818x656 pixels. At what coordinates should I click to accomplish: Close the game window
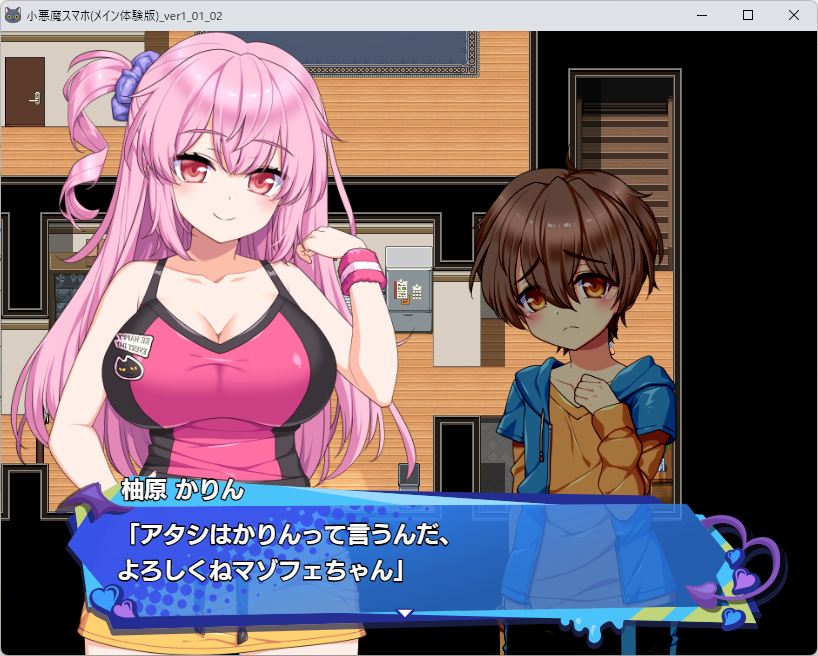(x=793, y=15)
